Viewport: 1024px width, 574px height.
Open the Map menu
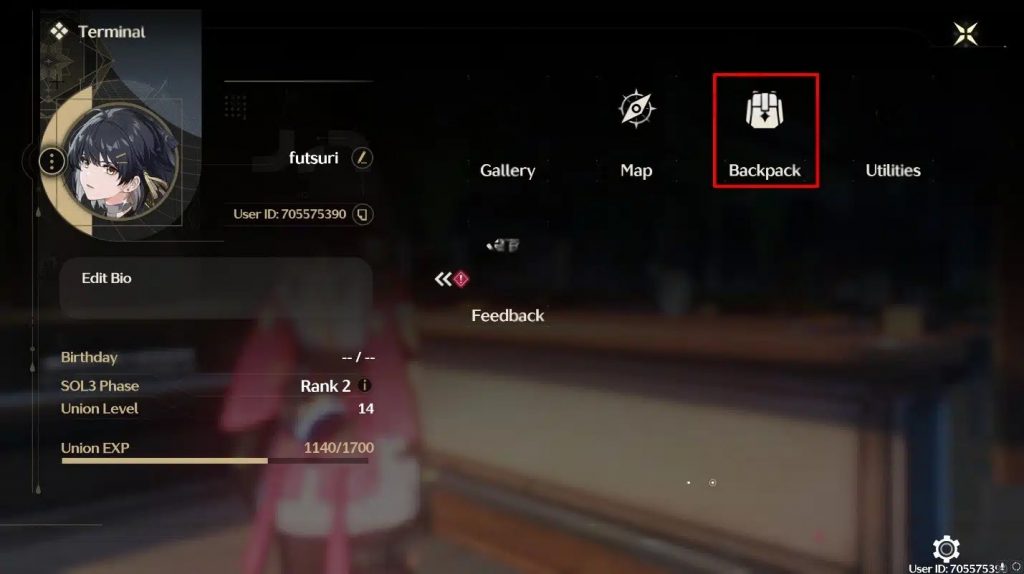pos(636,130)
